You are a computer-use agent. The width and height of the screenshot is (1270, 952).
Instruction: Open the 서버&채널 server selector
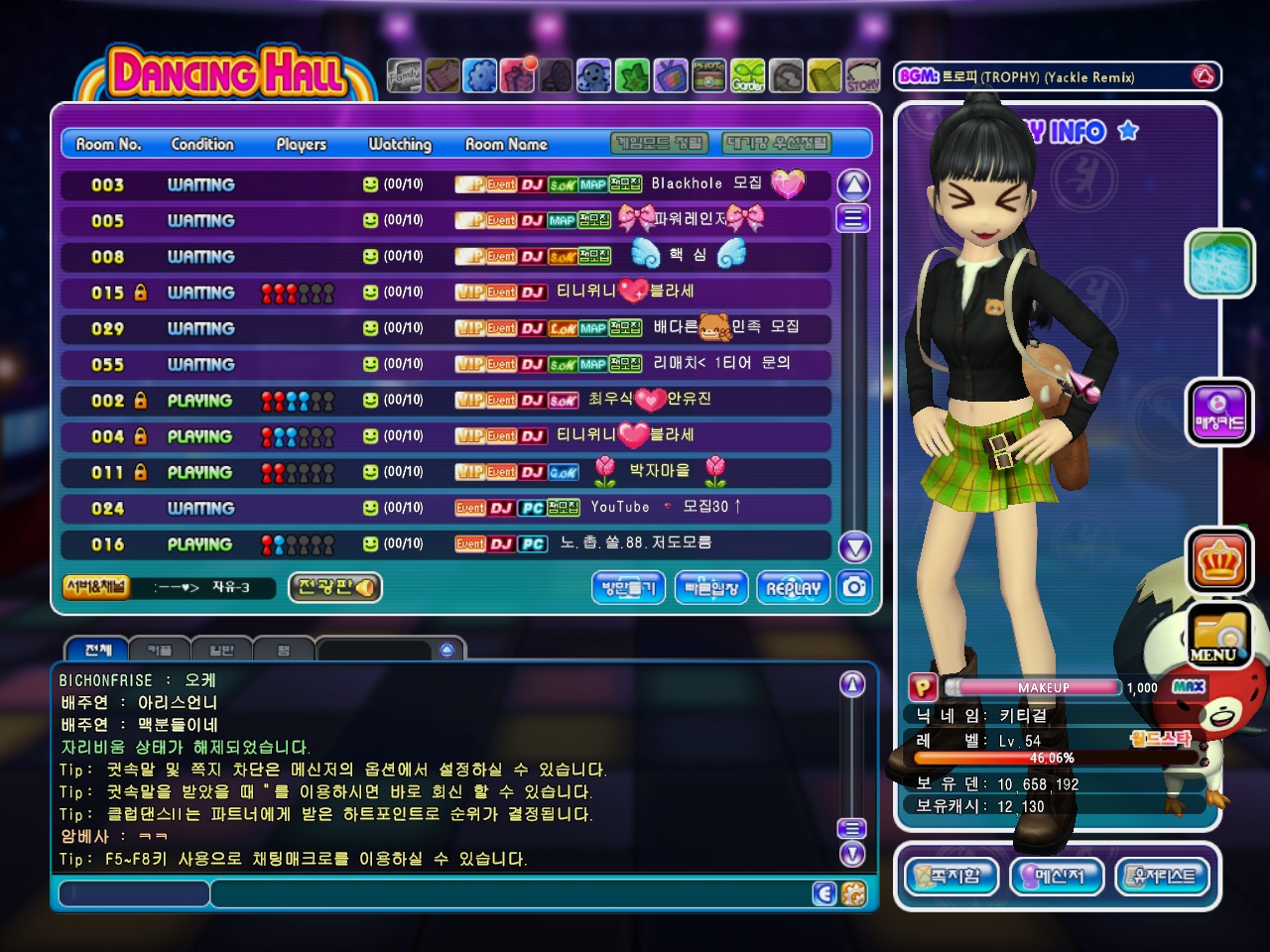[x=95, y=587]
